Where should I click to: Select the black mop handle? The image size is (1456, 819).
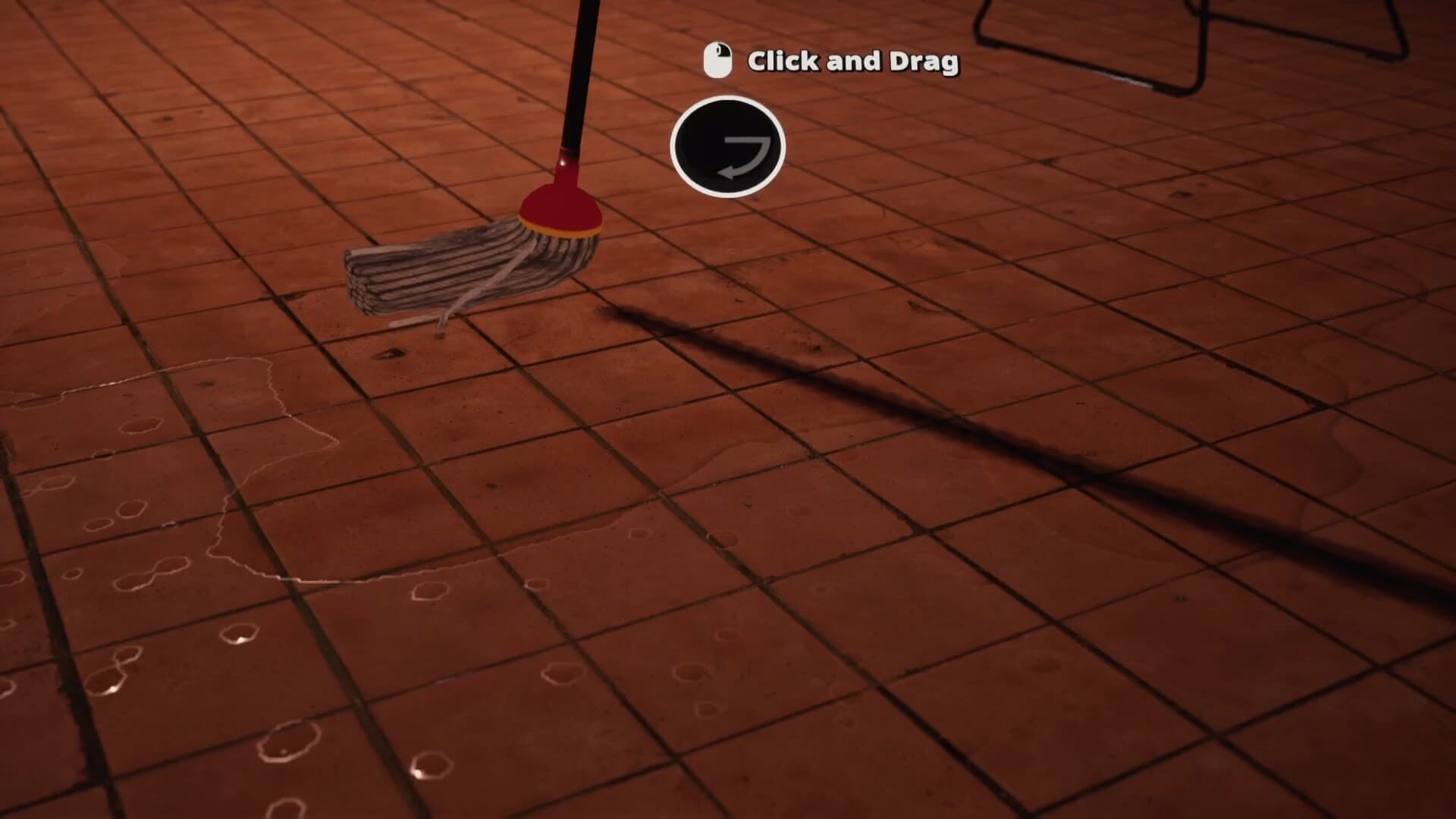point(576,76)
